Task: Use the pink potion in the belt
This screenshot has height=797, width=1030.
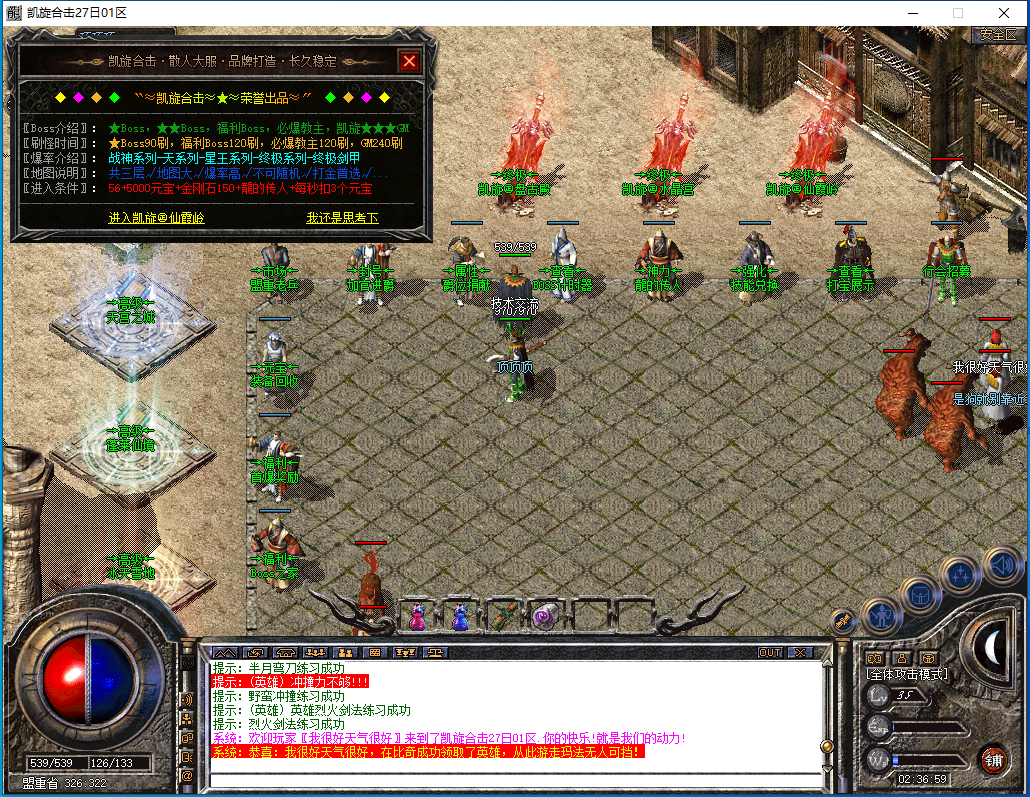Action: coord(416,616)
